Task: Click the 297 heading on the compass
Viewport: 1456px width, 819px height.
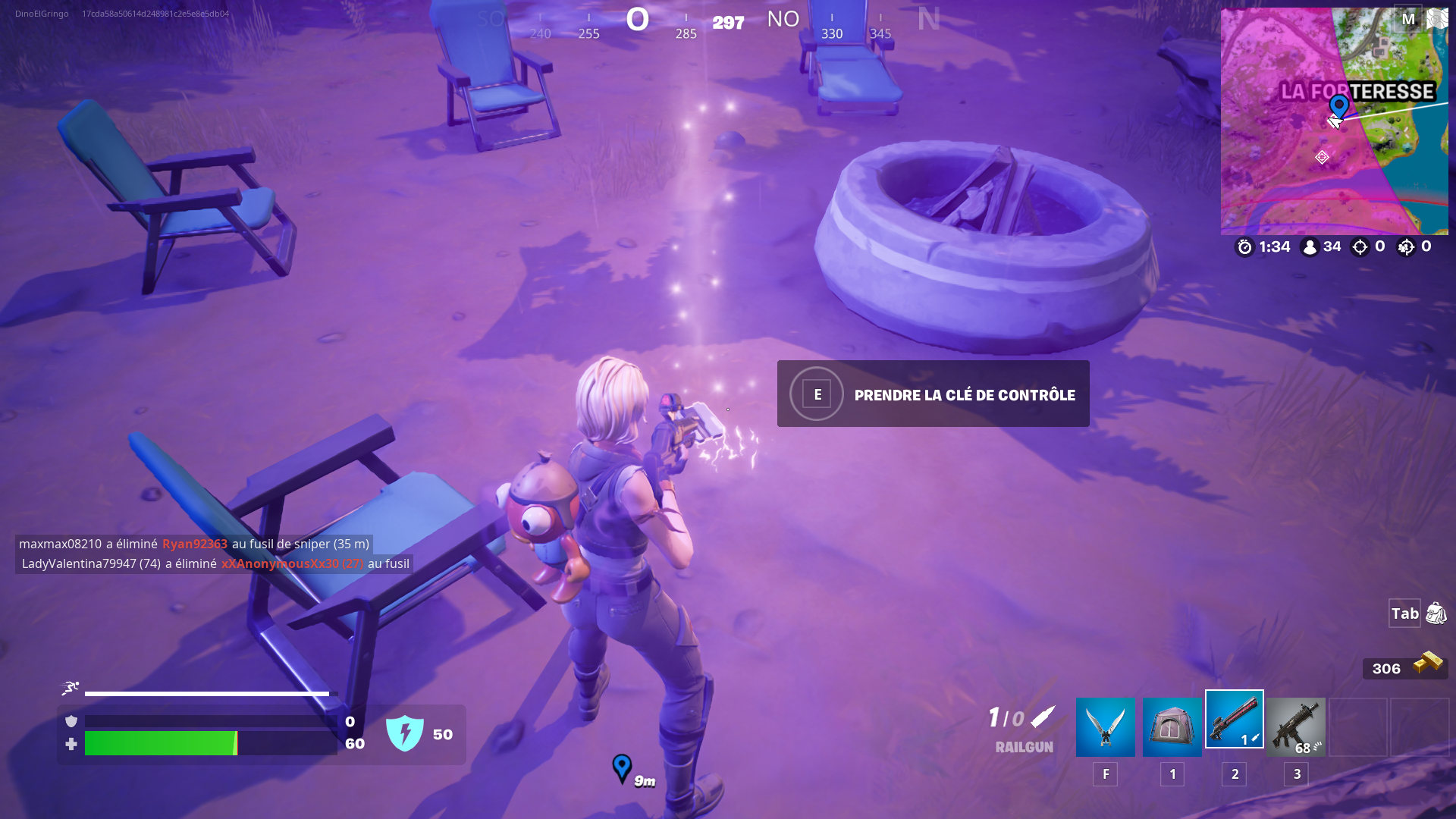Action: pyautogui.click(x=726, y=22)
